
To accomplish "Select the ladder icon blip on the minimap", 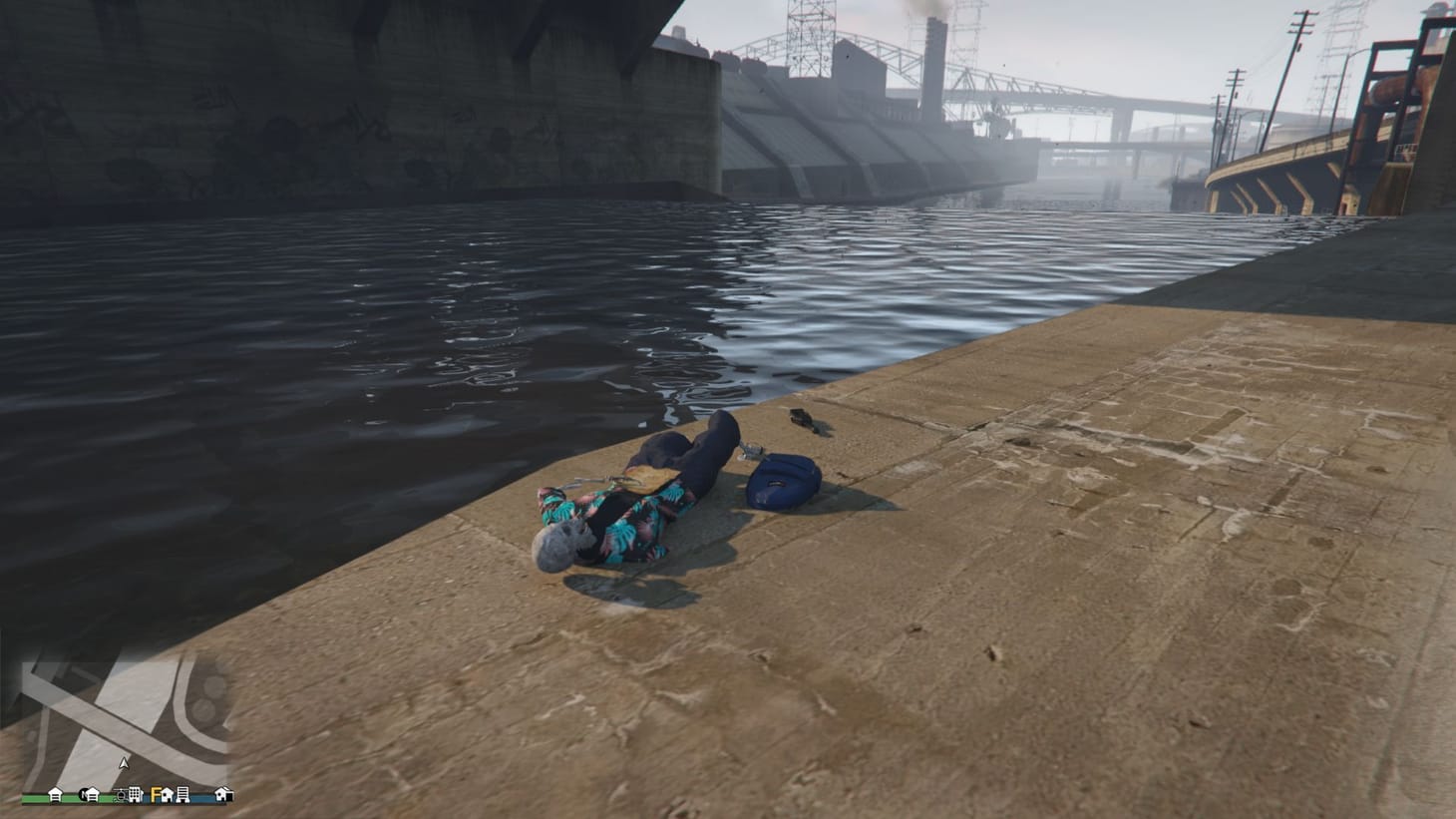I will tap(183, 795).
